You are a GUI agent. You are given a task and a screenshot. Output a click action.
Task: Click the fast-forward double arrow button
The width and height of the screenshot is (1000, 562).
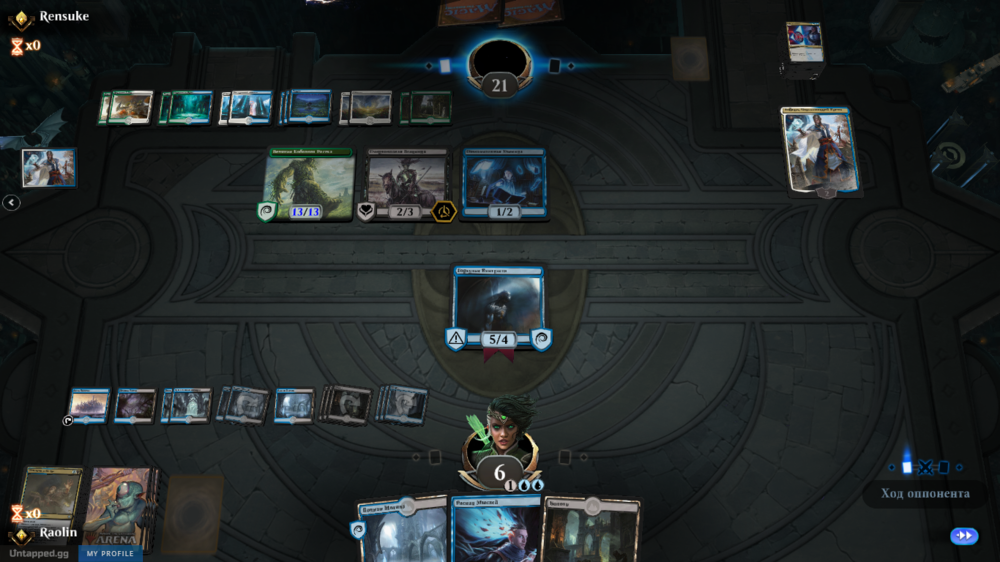[964, 536]
